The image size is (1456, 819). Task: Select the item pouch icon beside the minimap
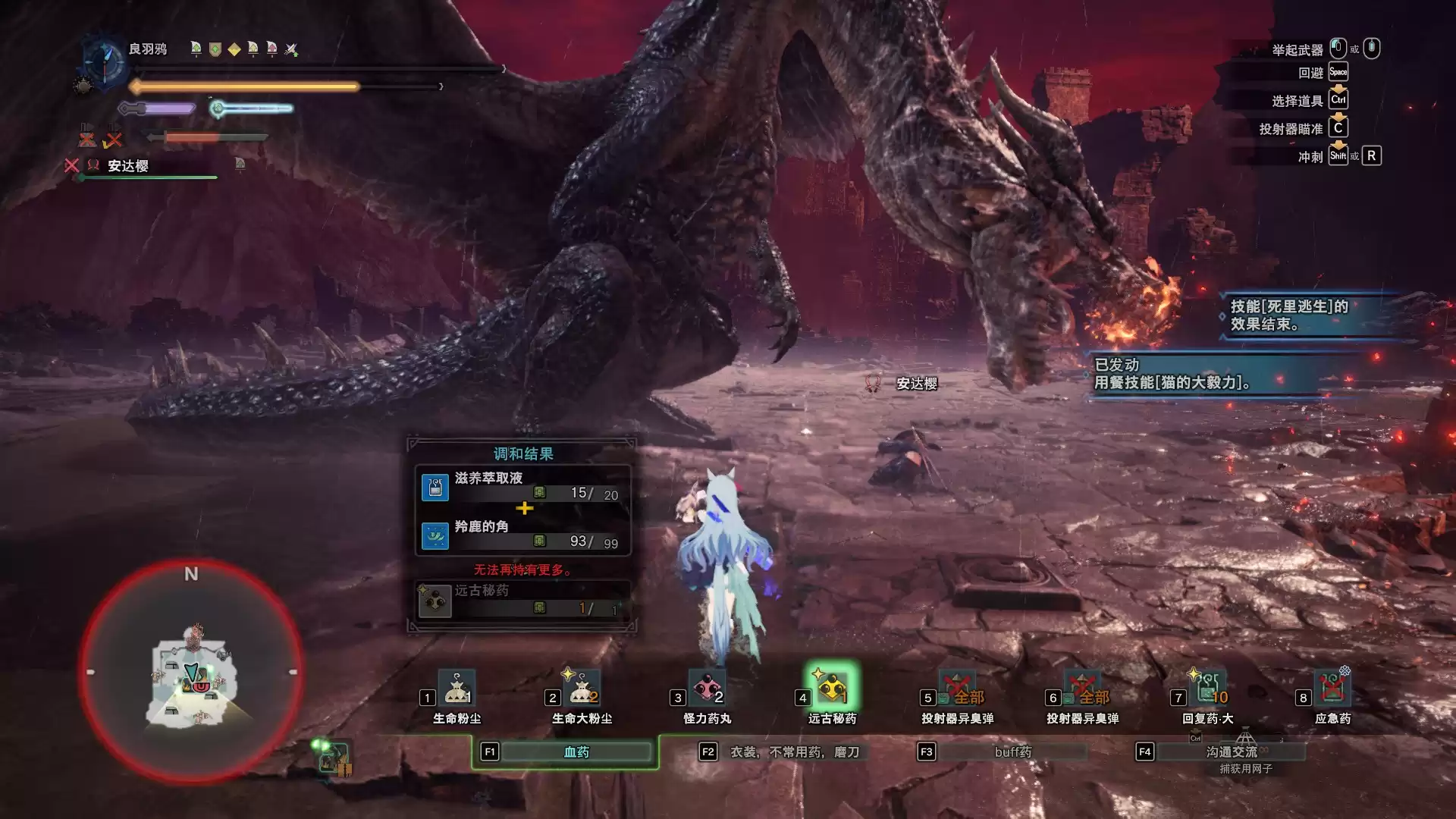[334, 758]
